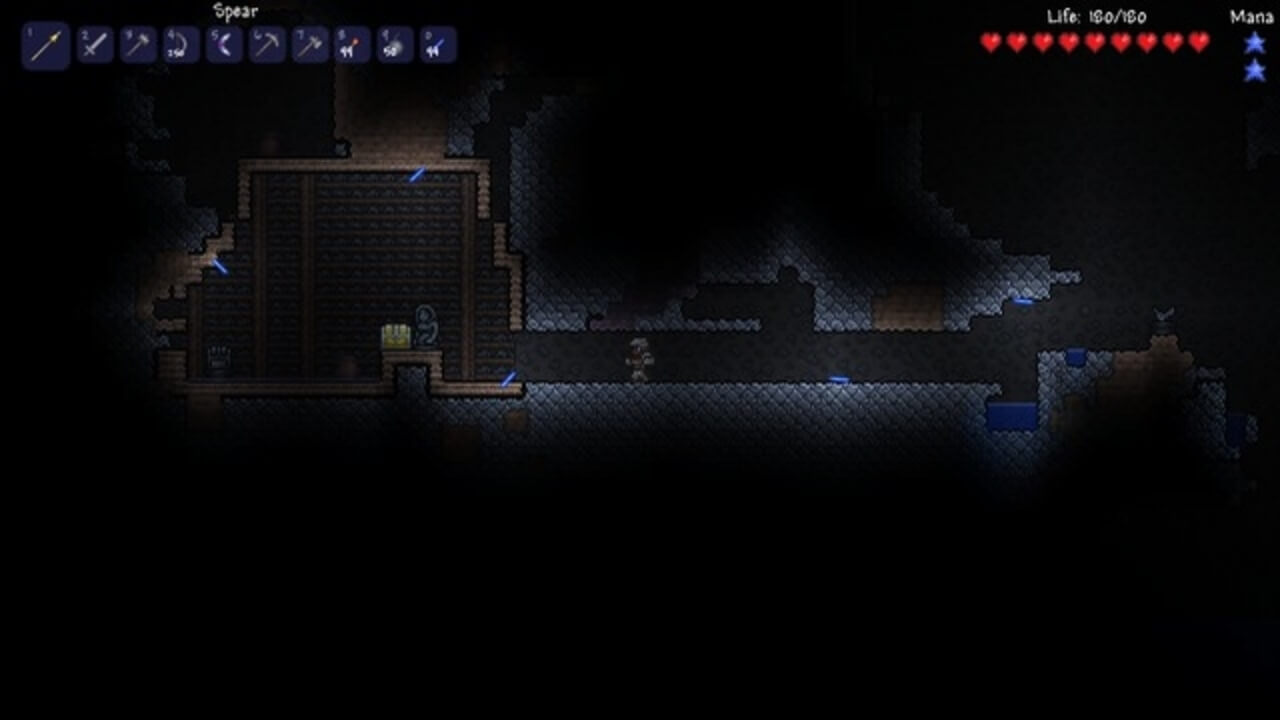
Task: Select the boomerang in hotbar slot 5
Action: pyautogui.click(x=223, y=43)
